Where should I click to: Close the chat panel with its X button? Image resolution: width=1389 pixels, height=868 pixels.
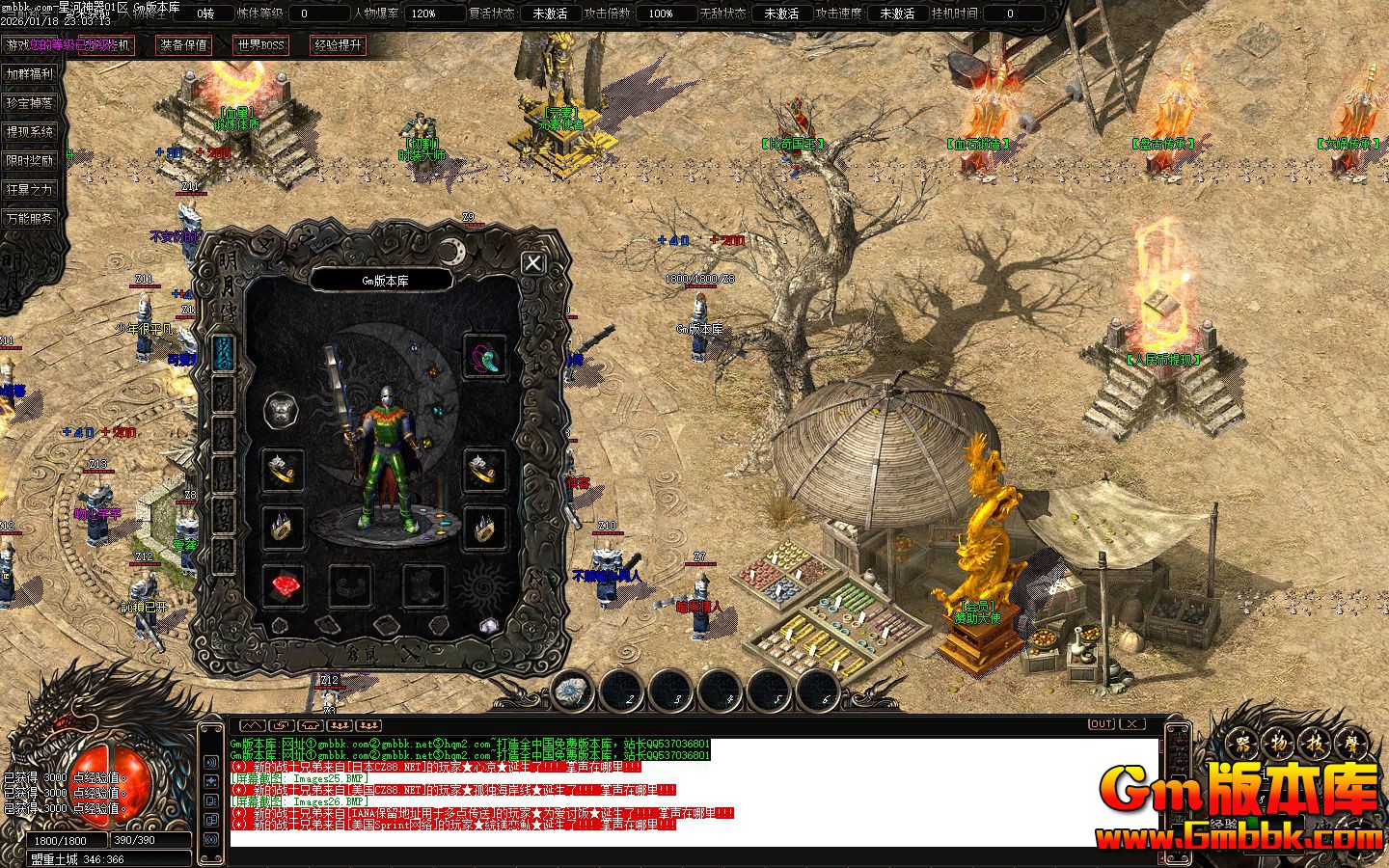pyautogui.click(x=1131, y=724)
